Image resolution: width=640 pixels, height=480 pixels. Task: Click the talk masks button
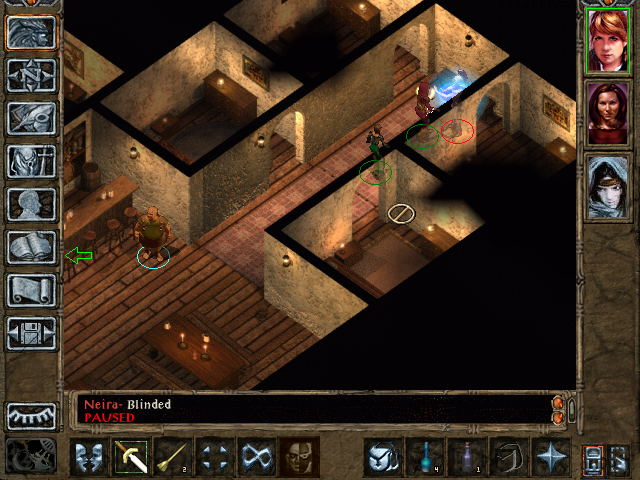click(89, 457)
